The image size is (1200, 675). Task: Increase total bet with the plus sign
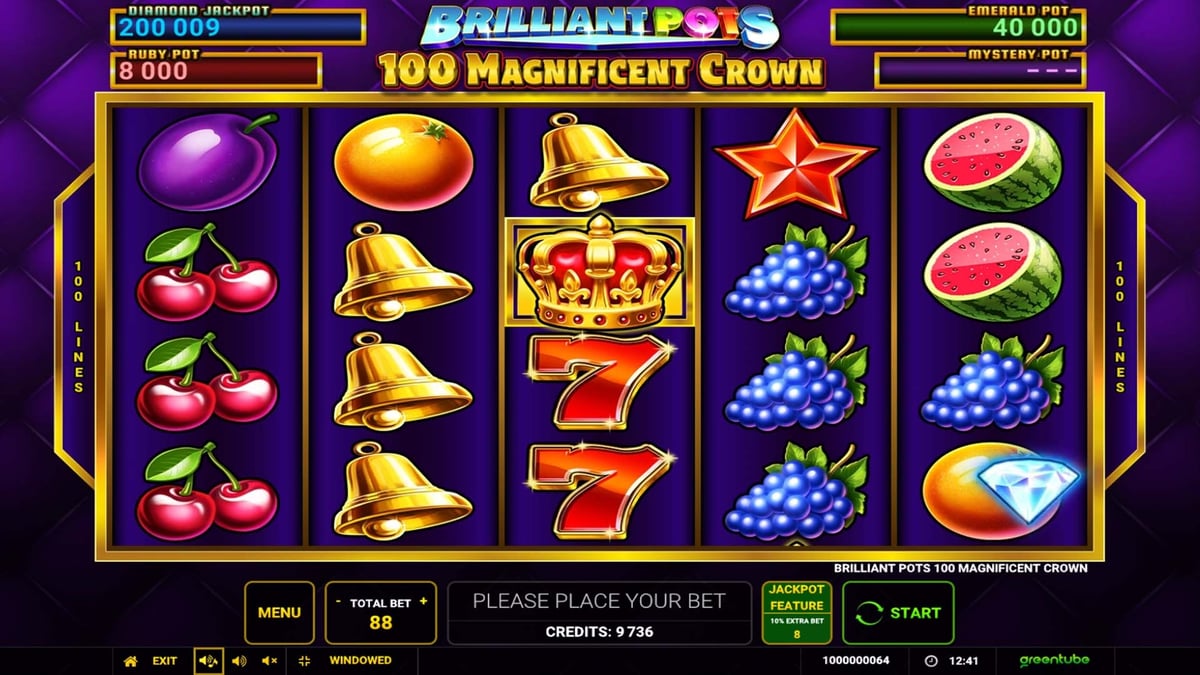(x=423, y=601)
